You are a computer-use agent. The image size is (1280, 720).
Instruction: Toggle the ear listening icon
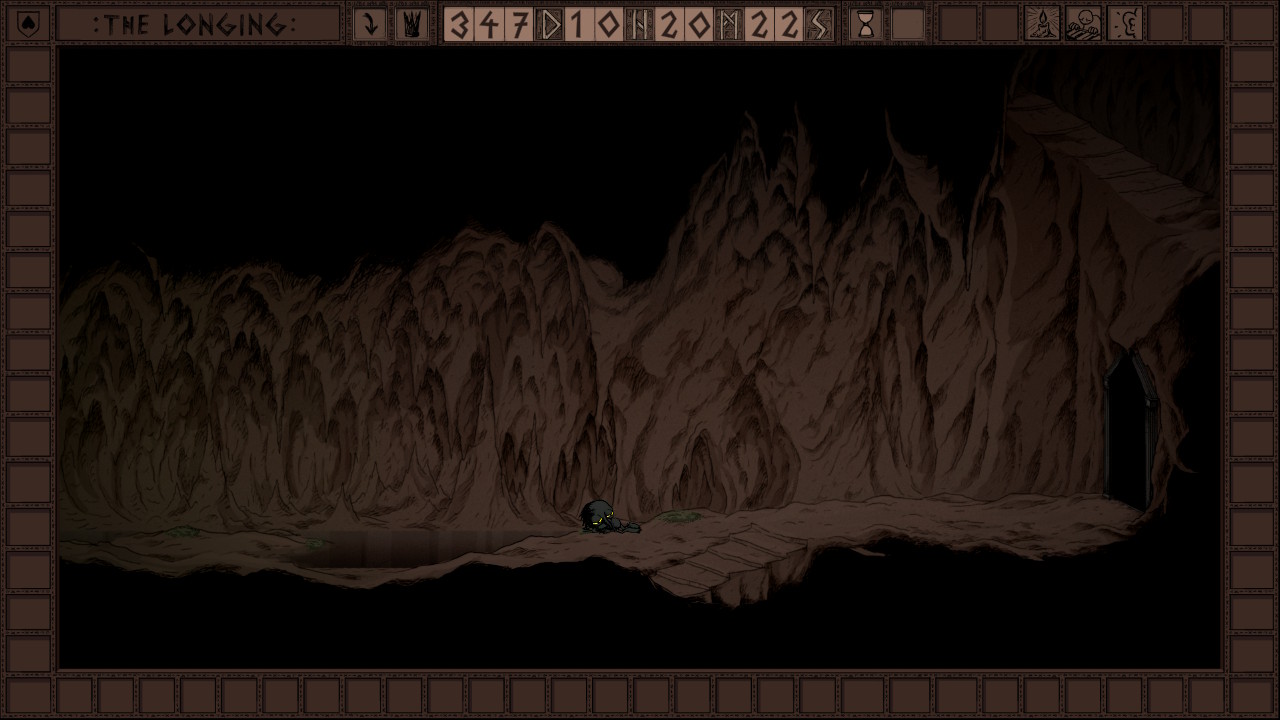tap(1126, 24)
